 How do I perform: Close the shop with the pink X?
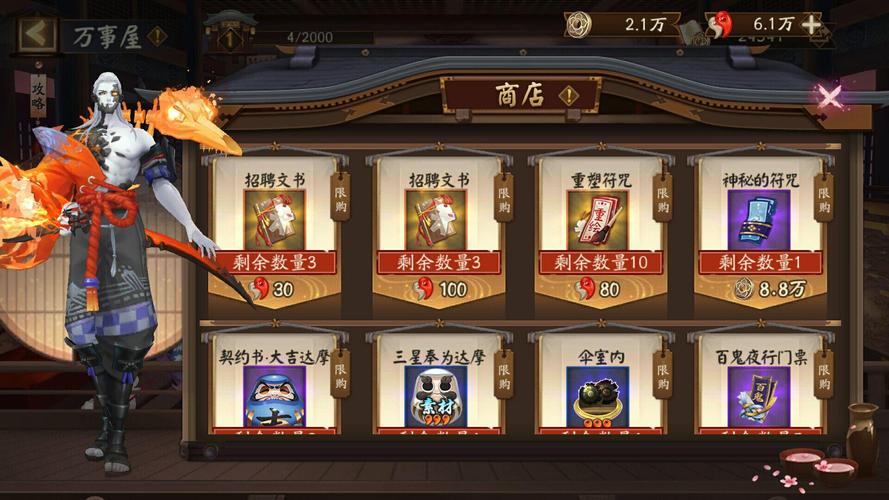tap(829, 96)
